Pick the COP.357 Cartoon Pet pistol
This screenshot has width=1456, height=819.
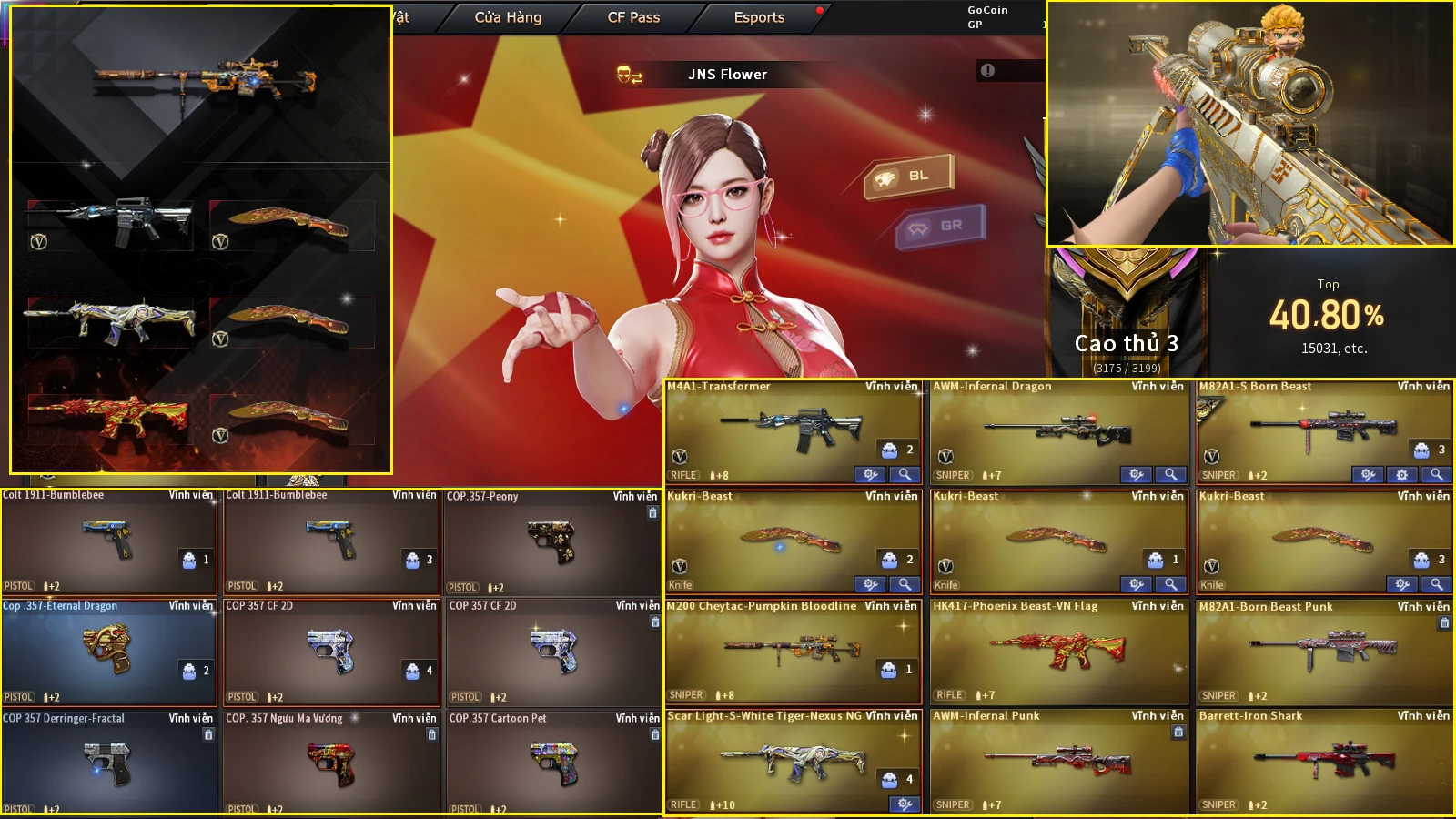pos(552,762)
